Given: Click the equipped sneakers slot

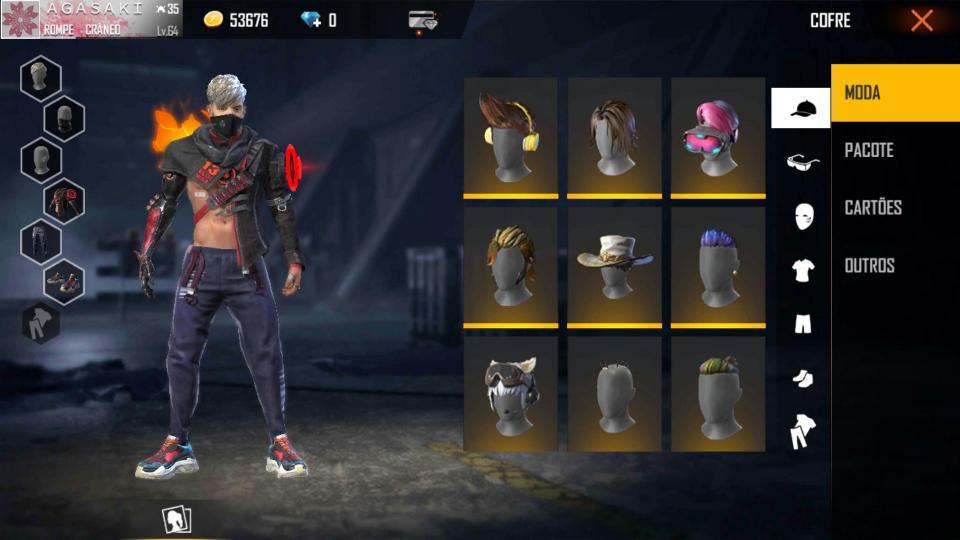Looking at the screenshot, I should click(x=64, y=282).
